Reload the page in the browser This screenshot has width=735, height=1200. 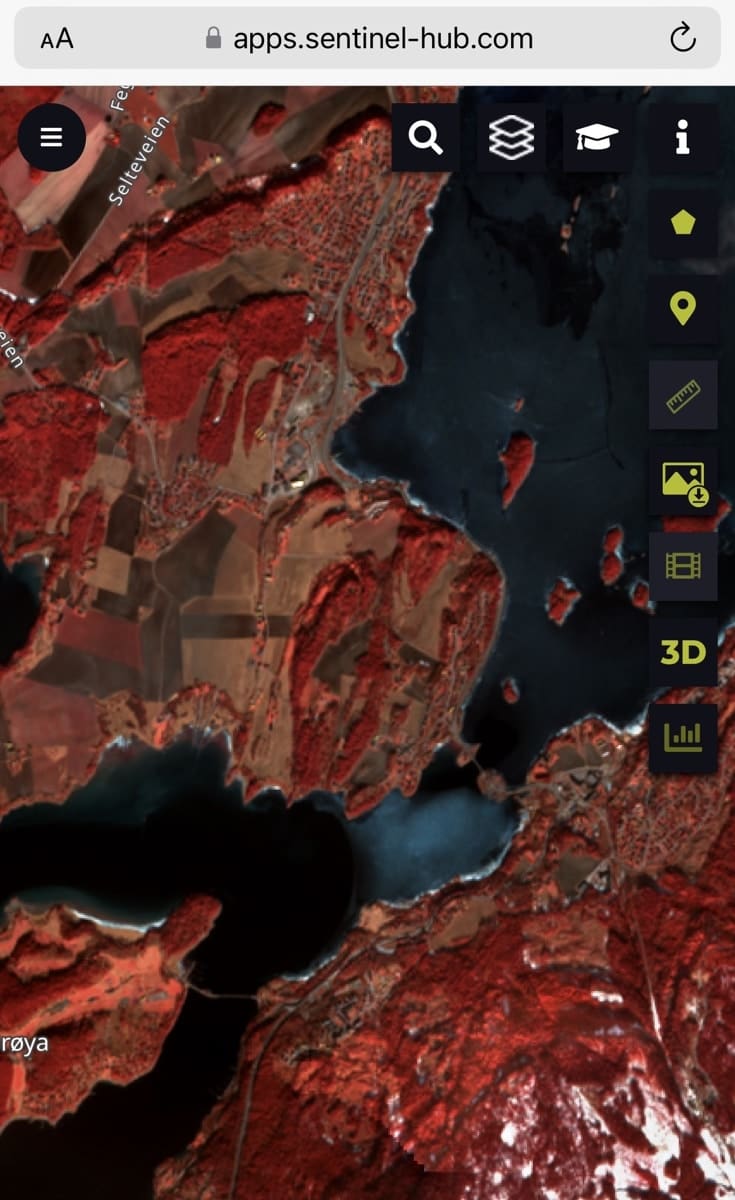pyautogui.click(x=682, y=39)
